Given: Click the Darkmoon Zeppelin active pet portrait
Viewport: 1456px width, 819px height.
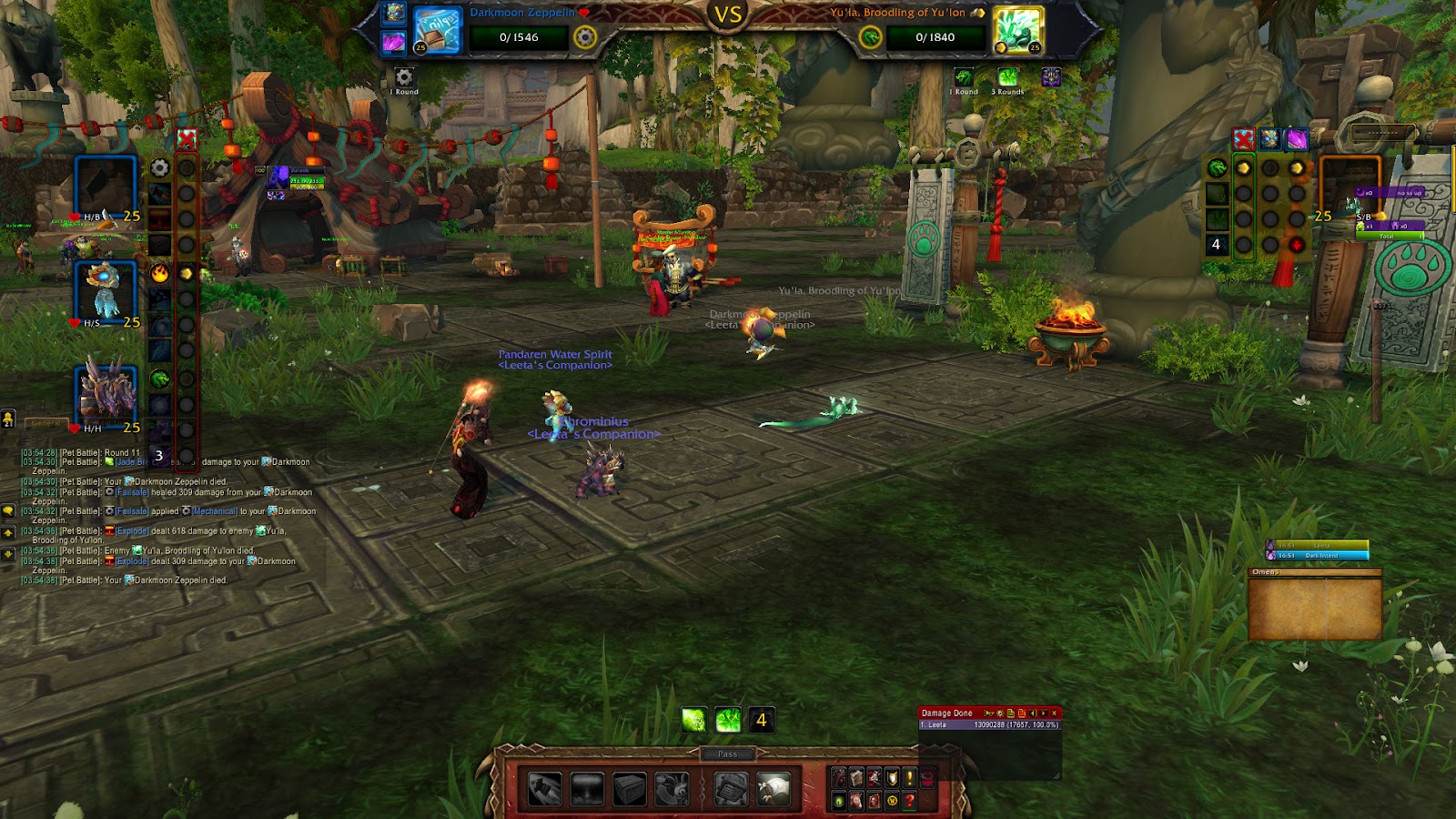Looking at the screenshot, I should coord(437,29).
